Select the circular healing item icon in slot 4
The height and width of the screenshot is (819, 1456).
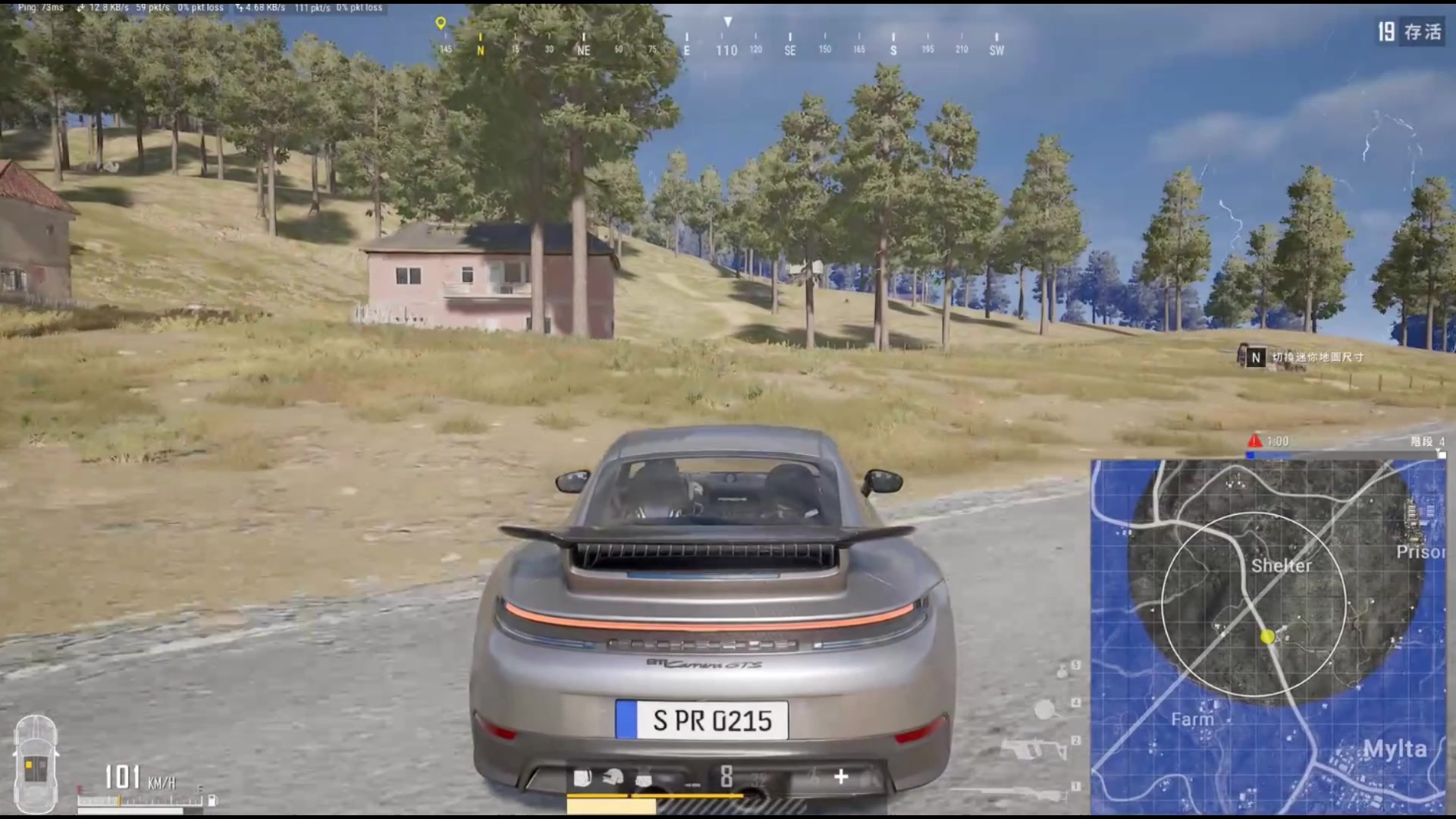(1044, 708)
